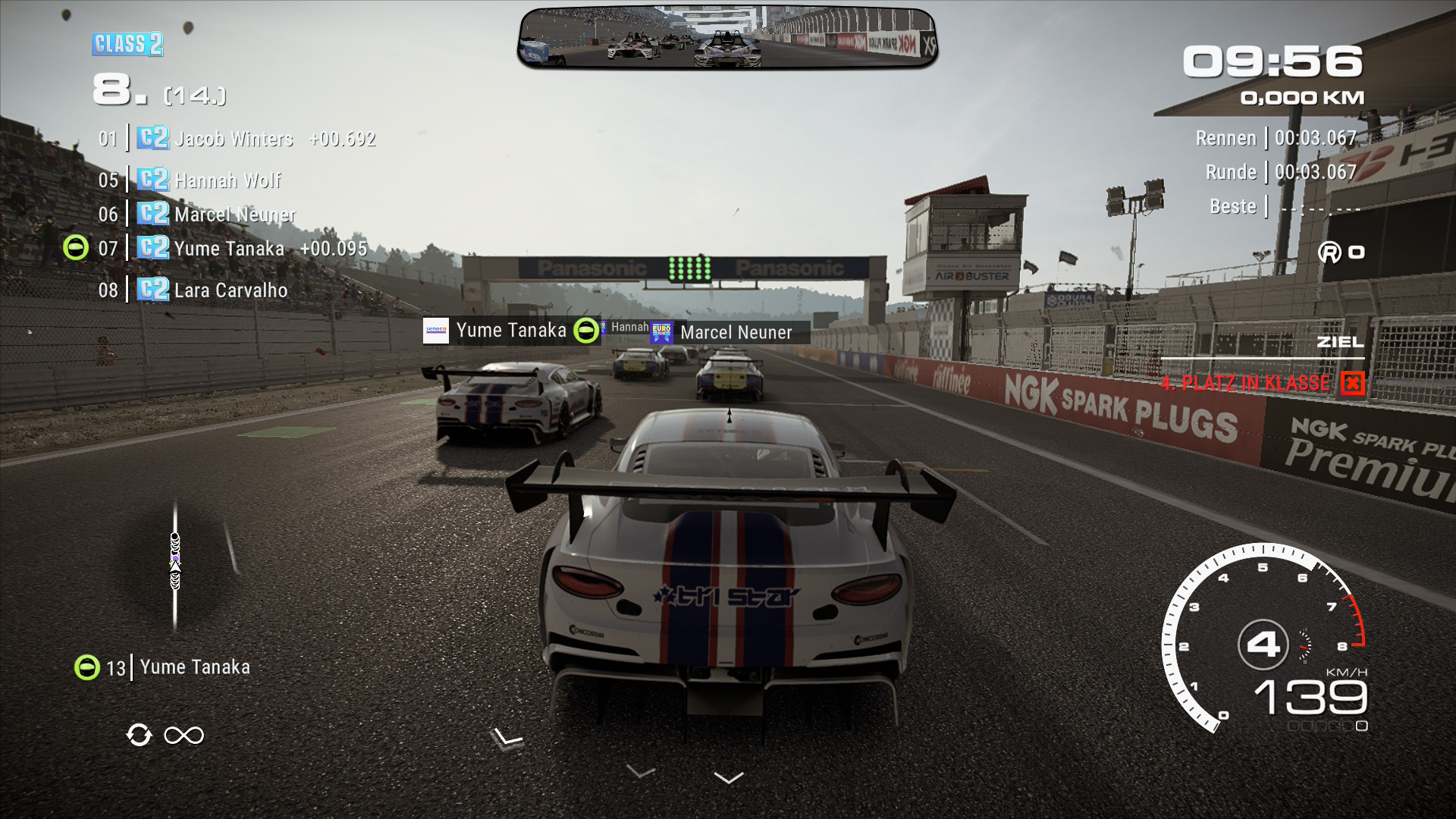The width and height of the screenshot is (1456, 819).
Task: Click the rear-view mirror display
Action: tap(727, 38)
